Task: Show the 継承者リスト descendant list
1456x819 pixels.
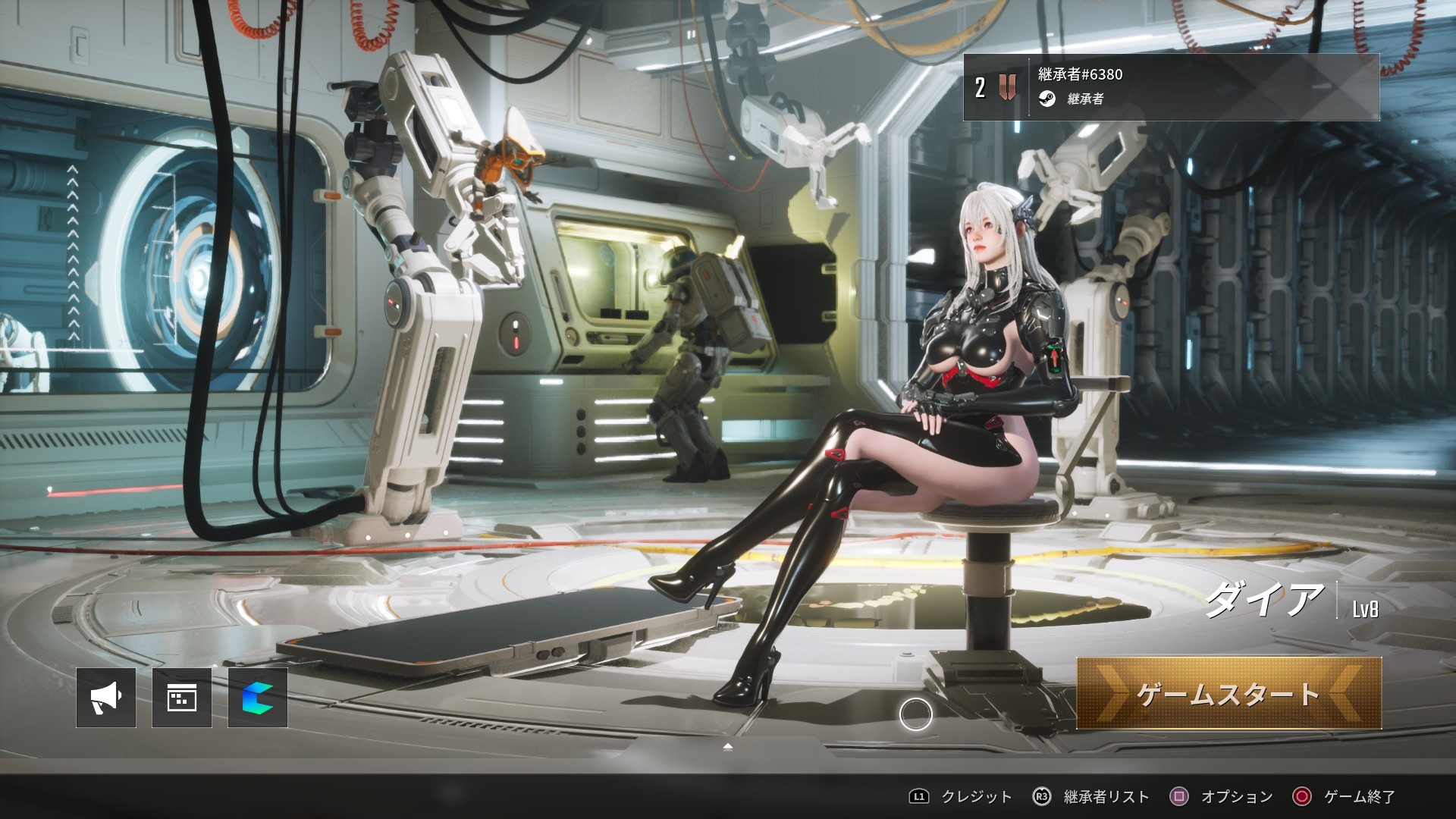Action: [1092, 796]
